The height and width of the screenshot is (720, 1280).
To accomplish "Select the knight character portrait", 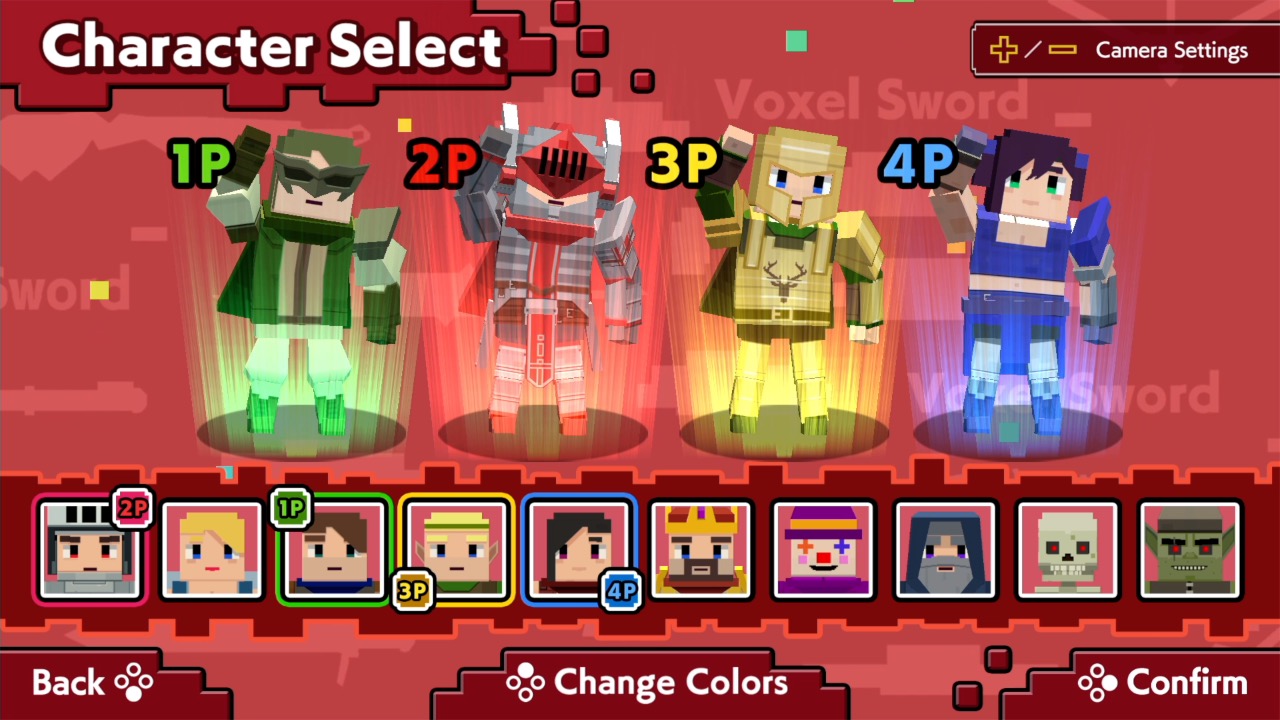I will 89,550.
